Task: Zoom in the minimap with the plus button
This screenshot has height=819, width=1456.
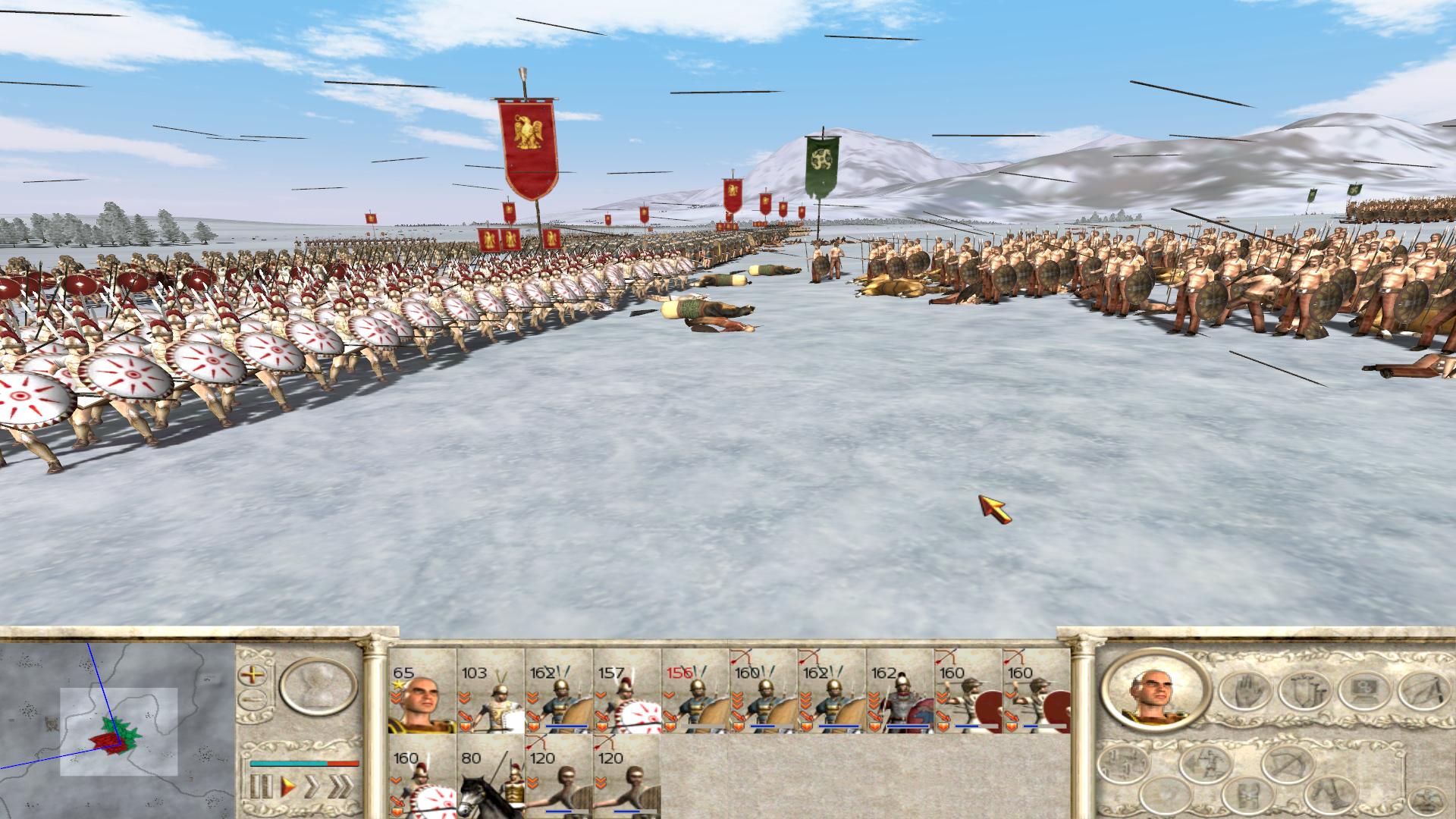Action: (x=251, y=673)
